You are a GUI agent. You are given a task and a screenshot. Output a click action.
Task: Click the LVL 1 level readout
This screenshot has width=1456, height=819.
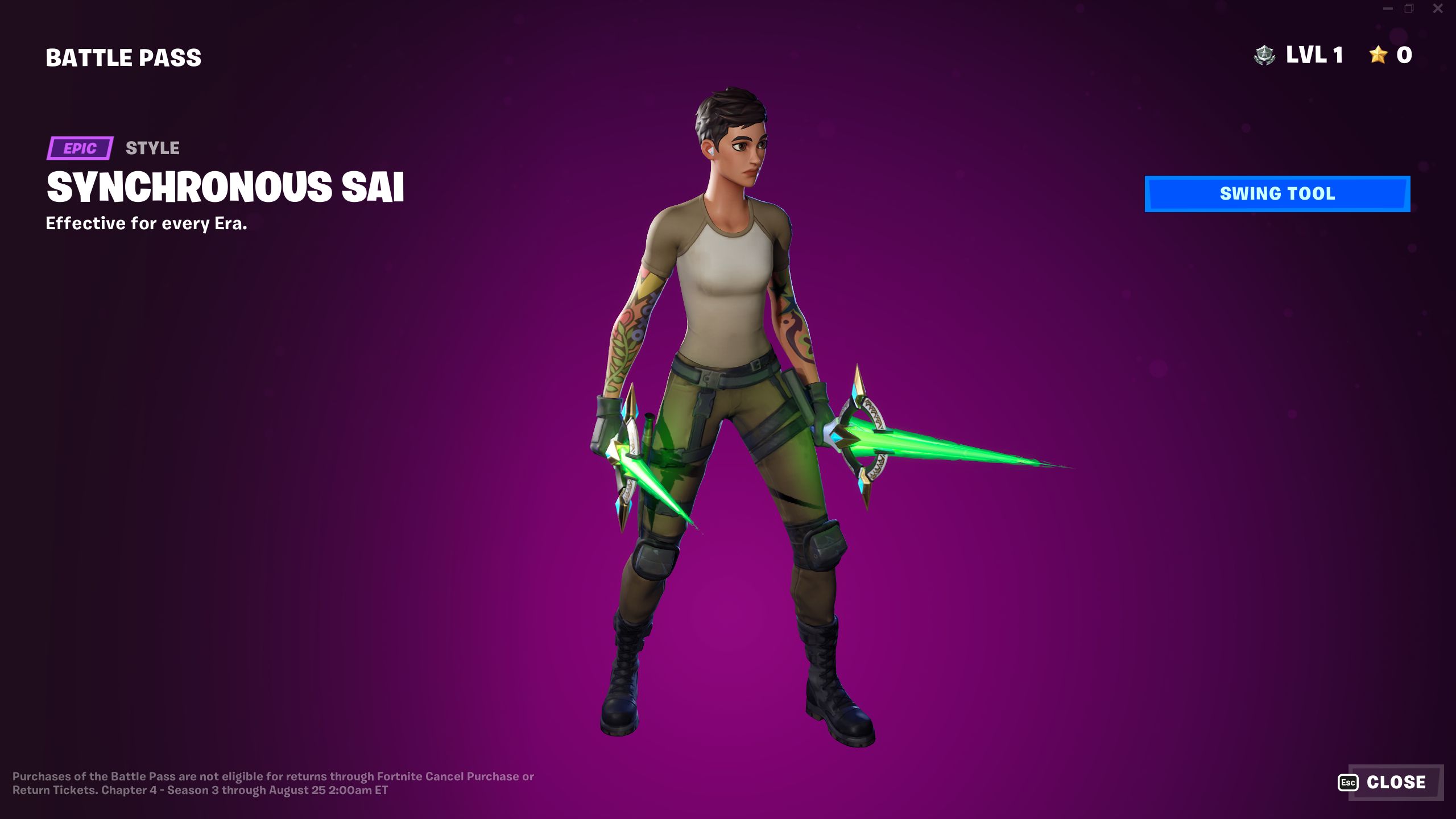click(x=1314, y=55)
